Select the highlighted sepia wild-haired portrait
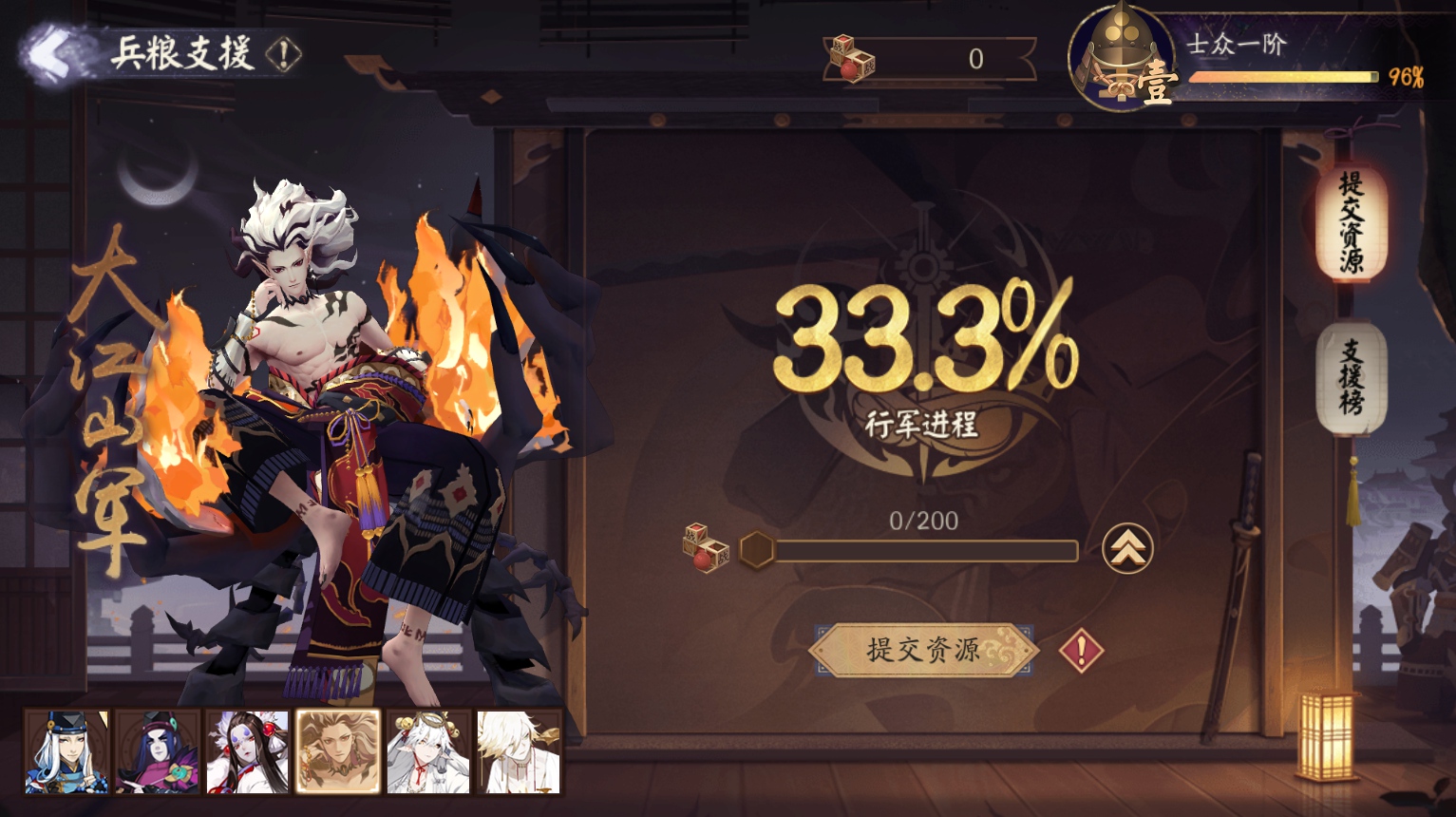Image resolution: width=1456 pixels, height=817 pixels. point(338,751)
